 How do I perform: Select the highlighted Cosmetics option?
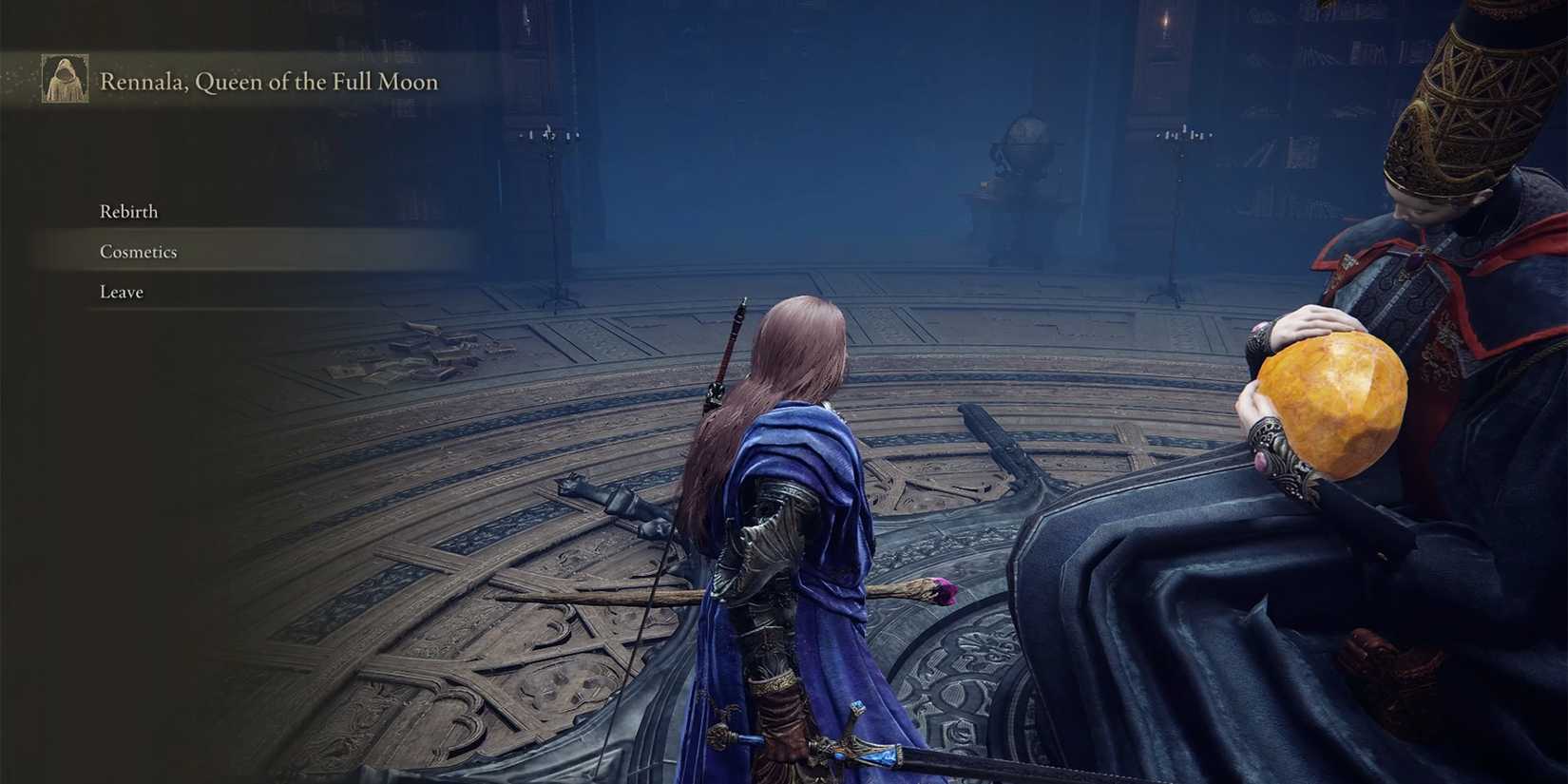point(139,251)
